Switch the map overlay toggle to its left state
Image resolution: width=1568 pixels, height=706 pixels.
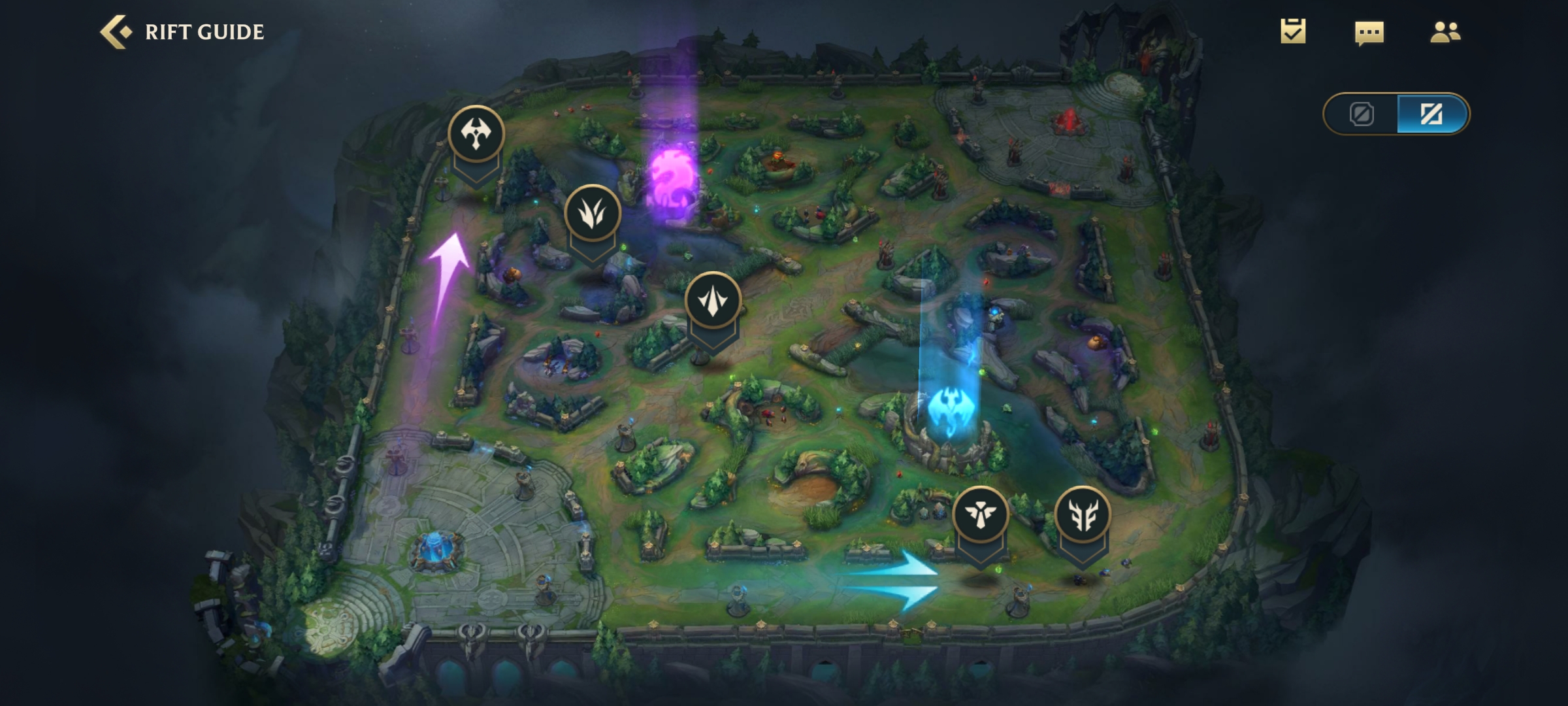[x=1362, y=114]
